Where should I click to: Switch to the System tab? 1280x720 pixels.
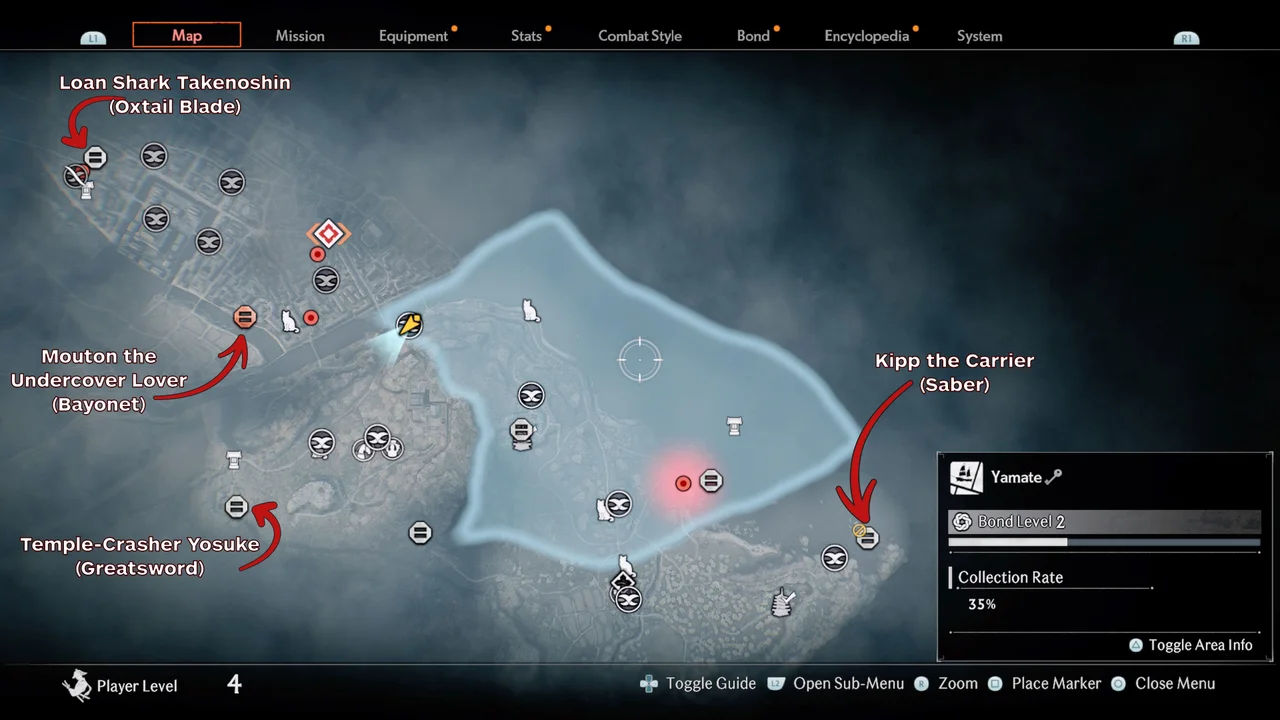tap(979, 36)
